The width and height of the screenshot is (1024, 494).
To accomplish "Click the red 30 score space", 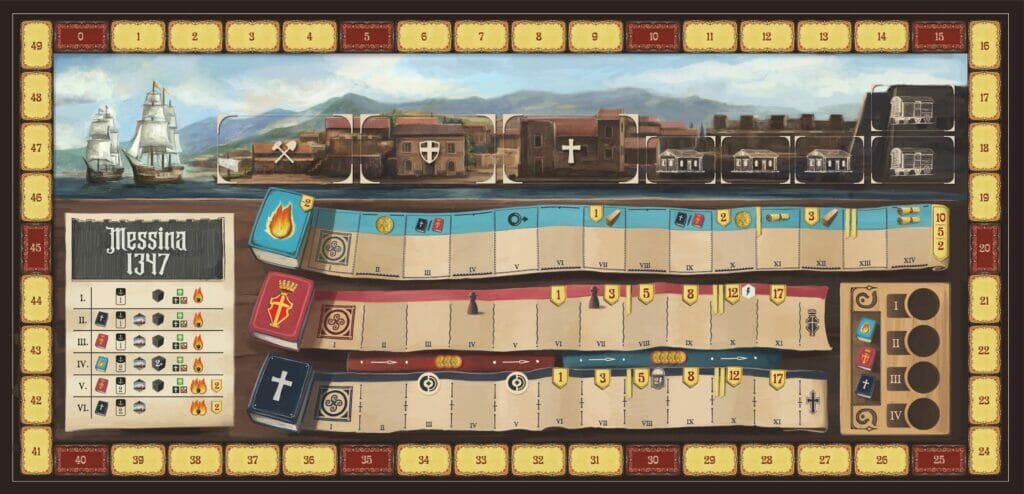I will pyautogui.click(x=654, y=459).
